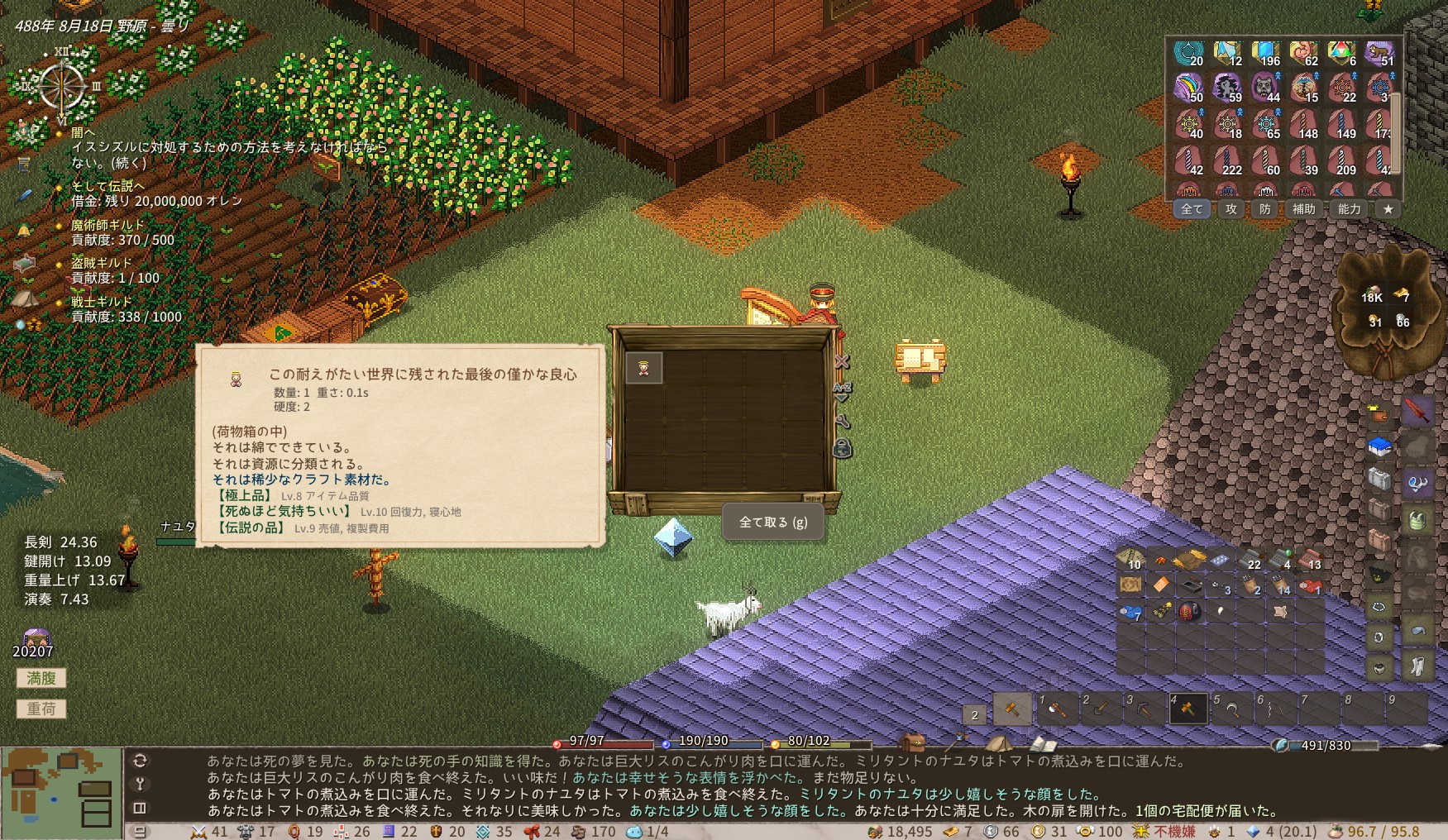This screenshot has height=840, width=1448.
Task: Click the binoculars item in the inventory
Action: pyautogui.click(x=1162, y=612)
